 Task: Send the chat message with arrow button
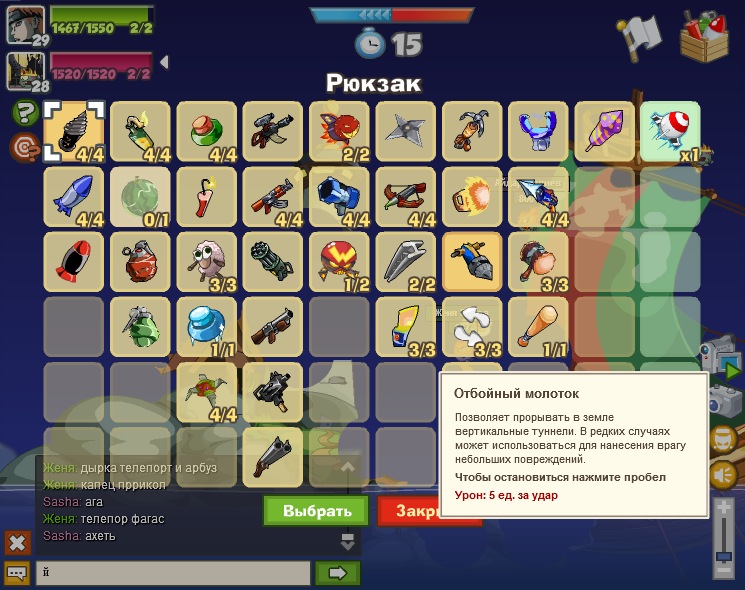pos(337,573)
